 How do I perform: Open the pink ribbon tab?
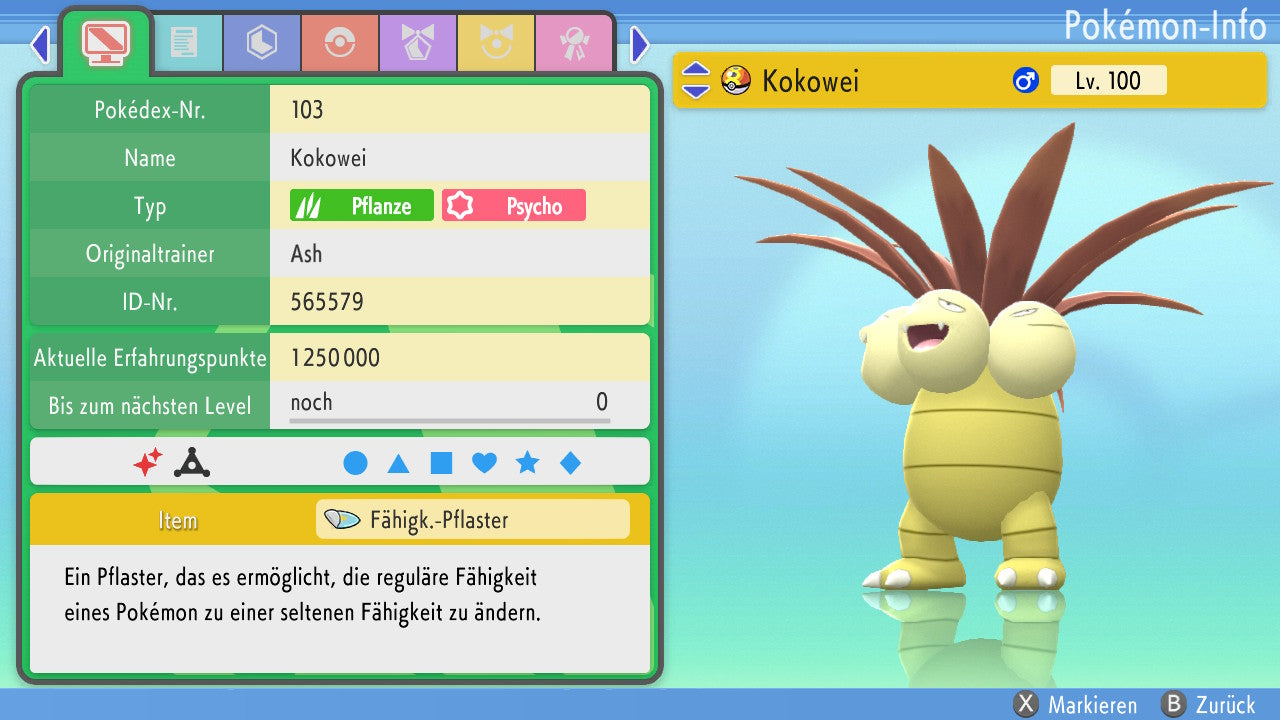pyautogui.click(x=573, y=43)
